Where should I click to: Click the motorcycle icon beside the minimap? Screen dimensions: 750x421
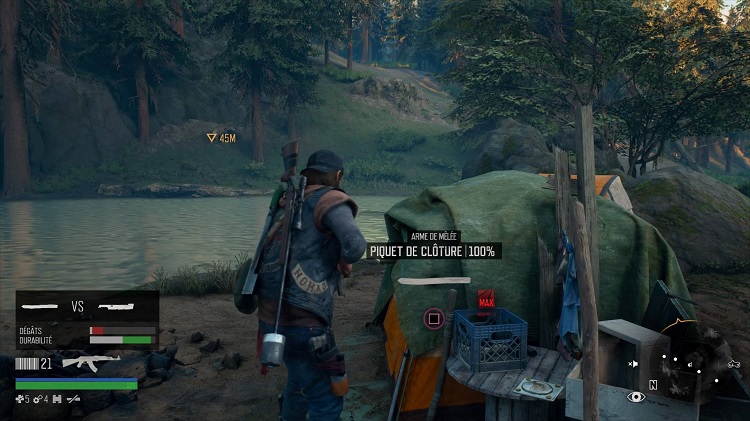(734, 363)
